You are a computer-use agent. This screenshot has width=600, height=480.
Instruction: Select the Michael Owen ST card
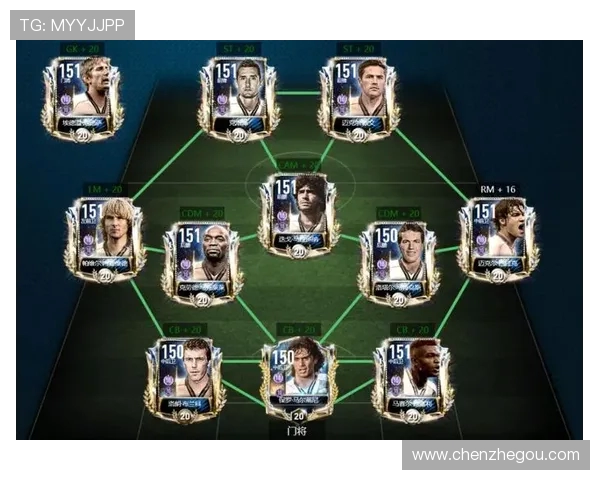359,97
